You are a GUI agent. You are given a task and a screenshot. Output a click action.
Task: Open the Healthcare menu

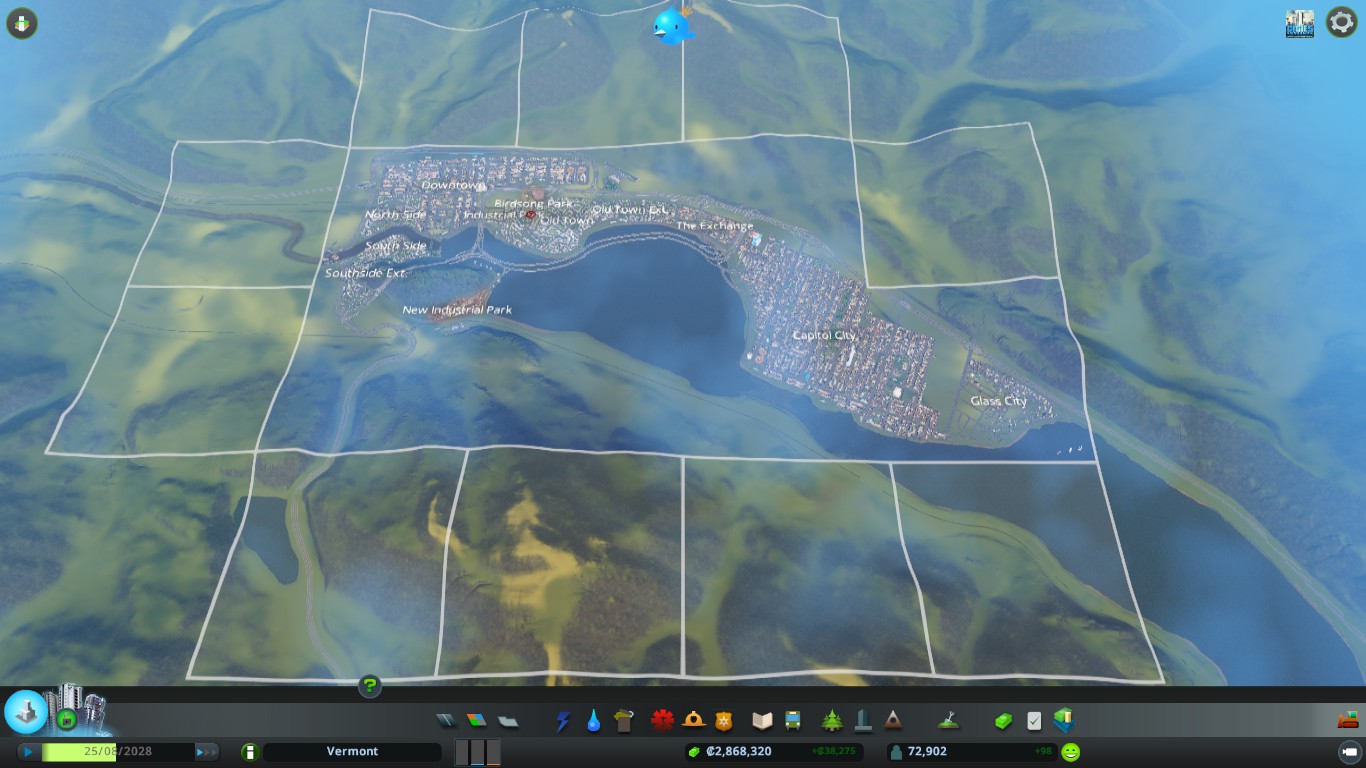click(661, 720)
